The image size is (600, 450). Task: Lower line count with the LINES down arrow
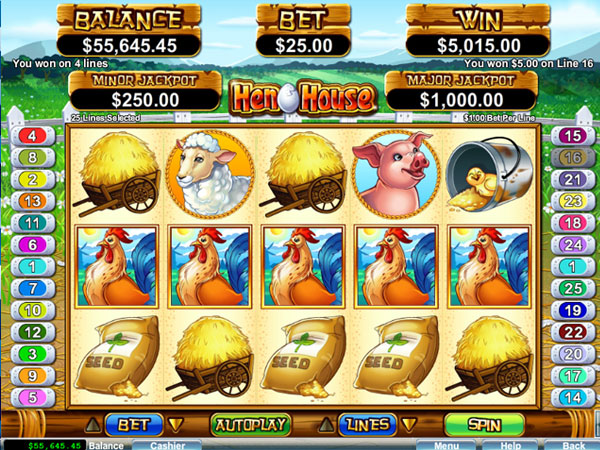coord(410,424)
